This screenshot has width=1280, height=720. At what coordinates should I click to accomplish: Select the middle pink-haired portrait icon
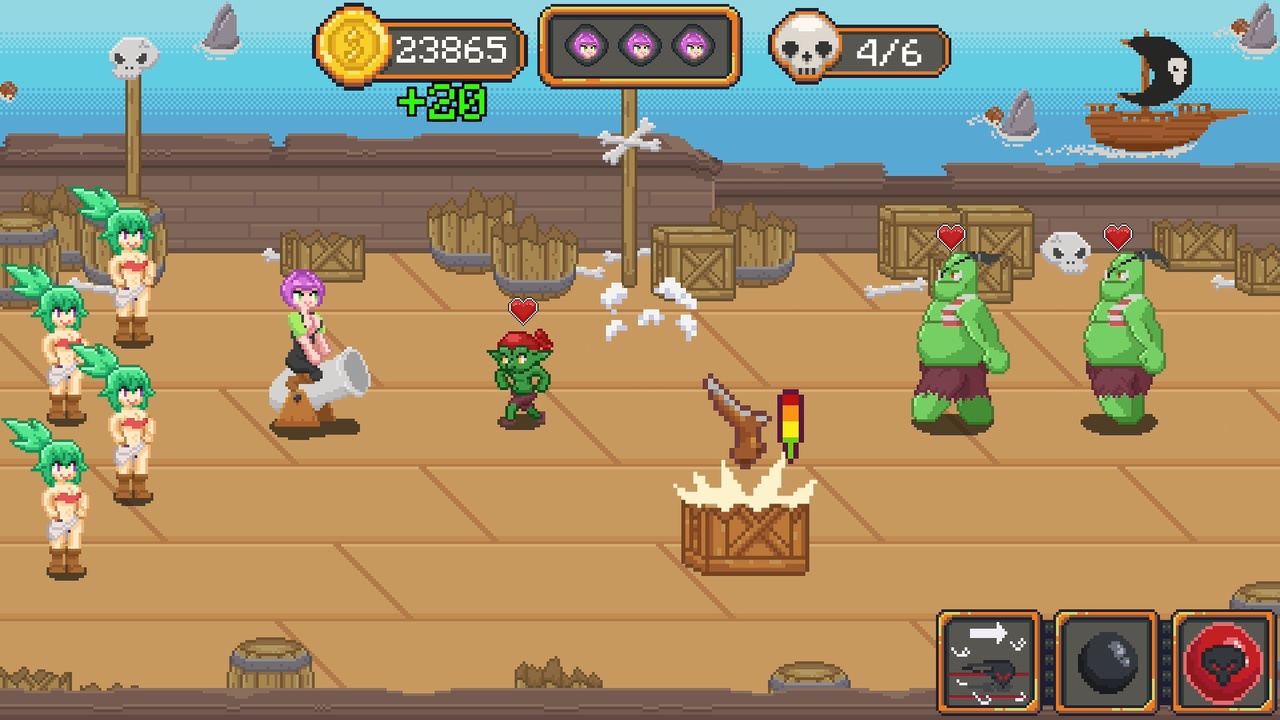pyautogui.click(x=640, y=45)
